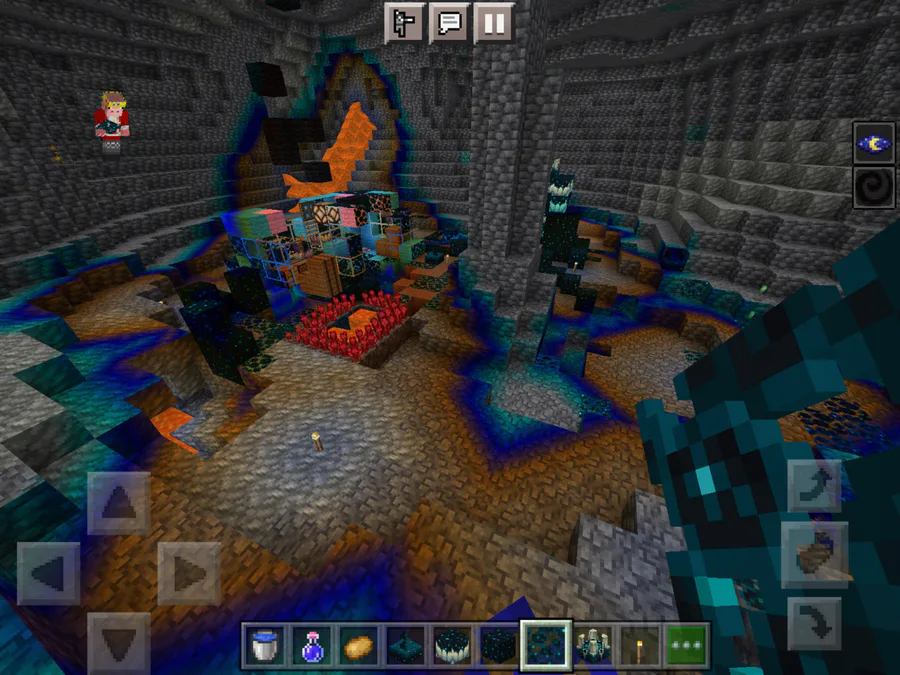Select the torch hotbar slot
The height and width of the screenshot is (675, 900).
(640, 646)
